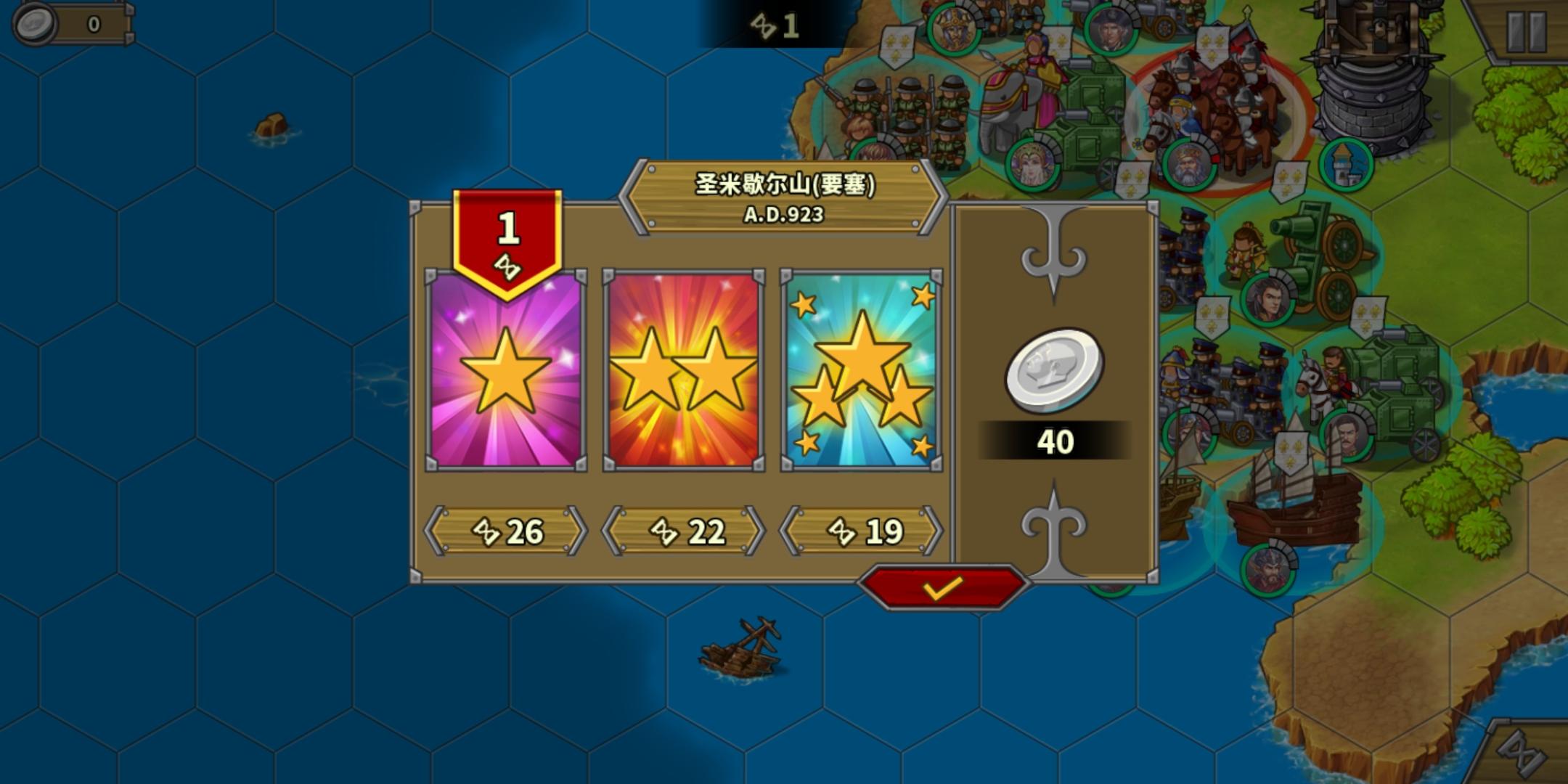
Task: Click the hourglass cost icon inside the 26 bar
Action: pos(488,531)
